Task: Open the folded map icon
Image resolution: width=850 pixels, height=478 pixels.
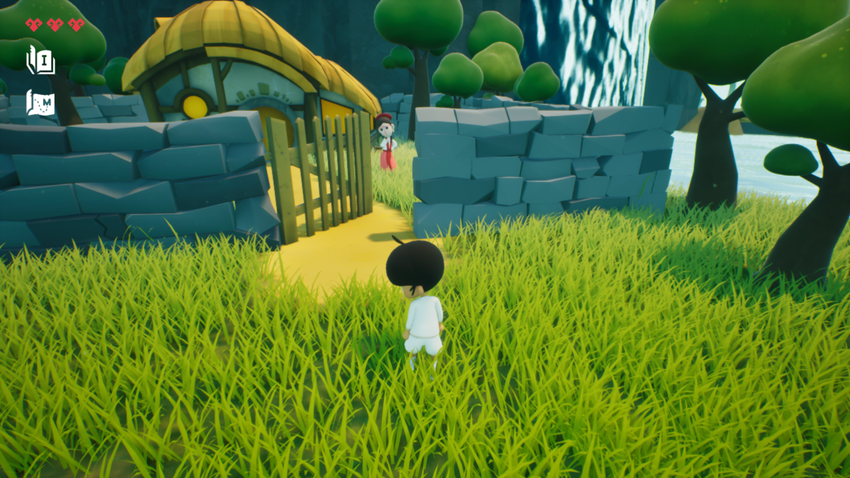Action: pos(41,102)
